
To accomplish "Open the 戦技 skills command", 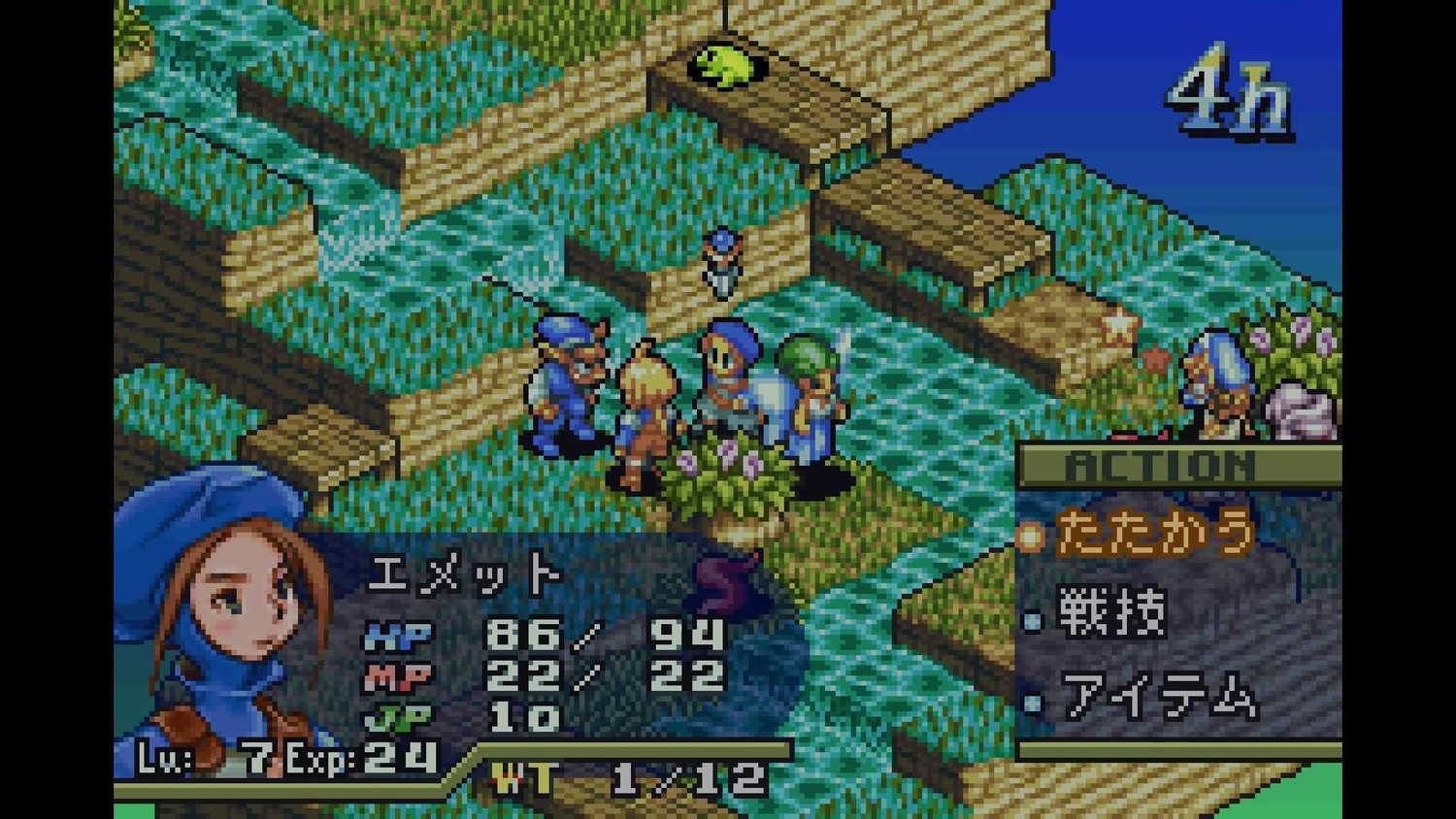I will pos(1112,614).
